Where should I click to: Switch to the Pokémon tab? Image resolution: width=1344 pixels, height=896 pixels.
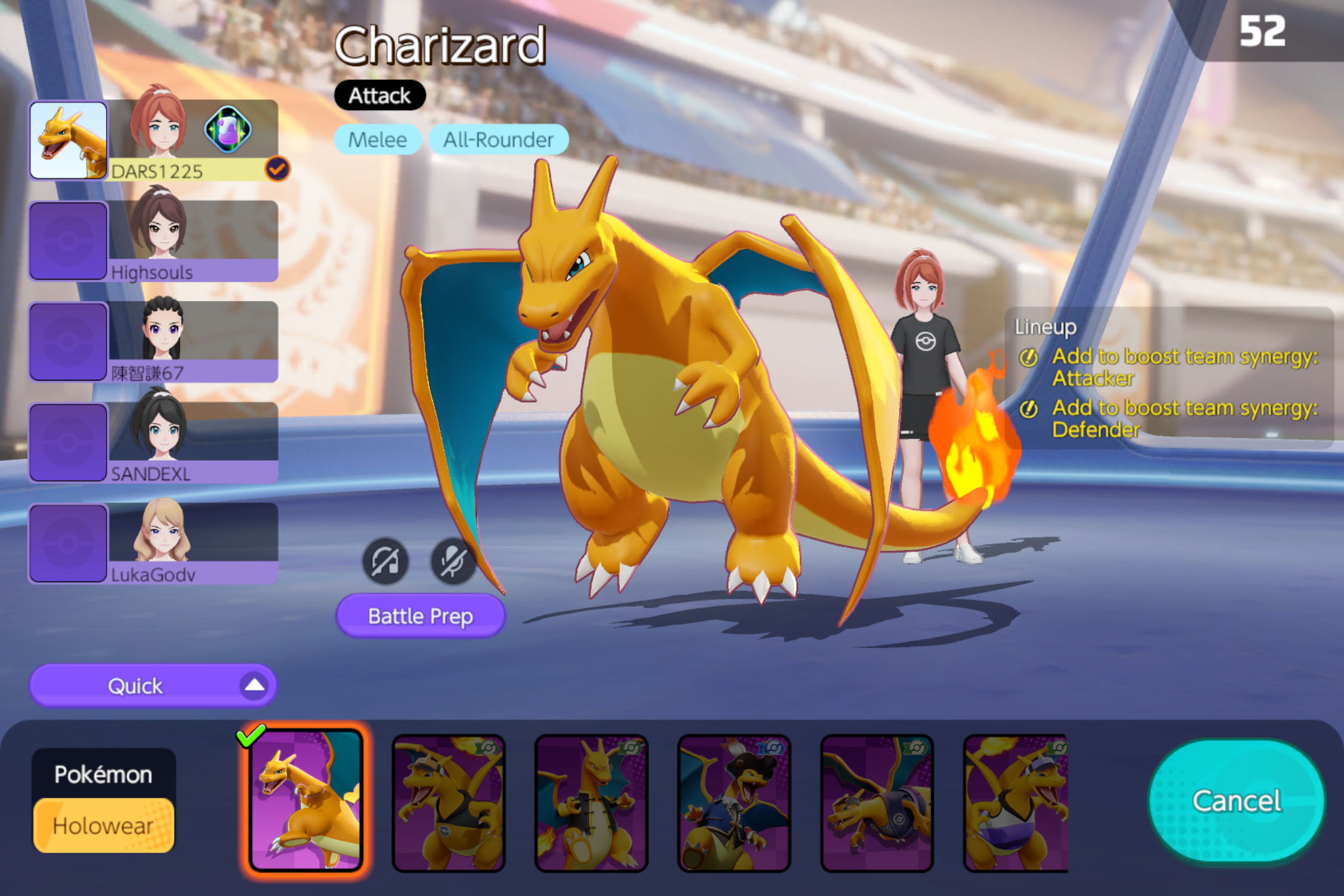103,774
